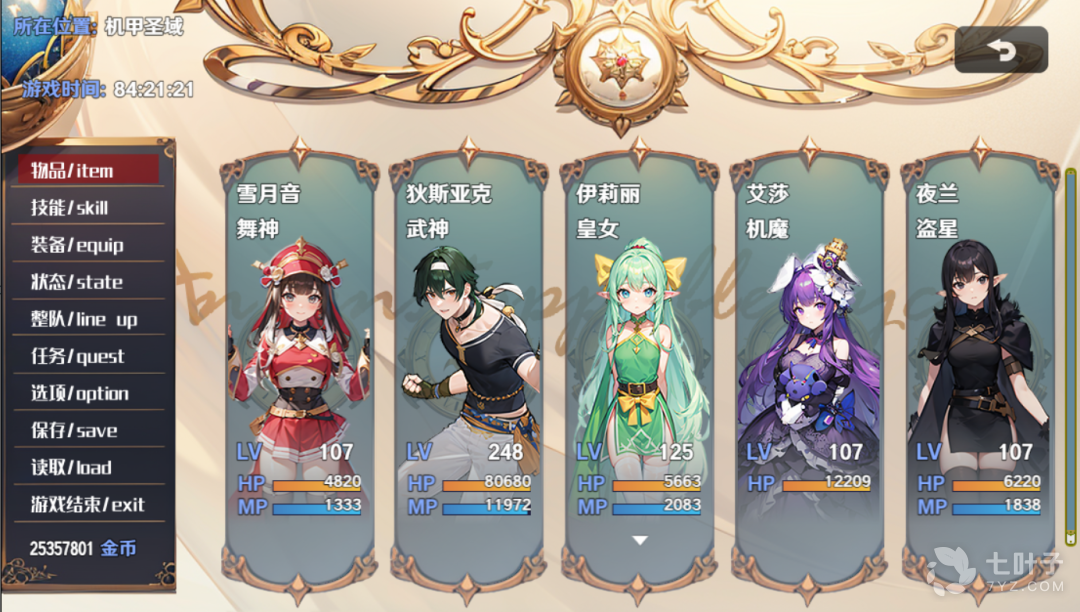Select the 技能/skill menu entry
The width and height of the screenshot is (1080, 612).
point(88,208)
